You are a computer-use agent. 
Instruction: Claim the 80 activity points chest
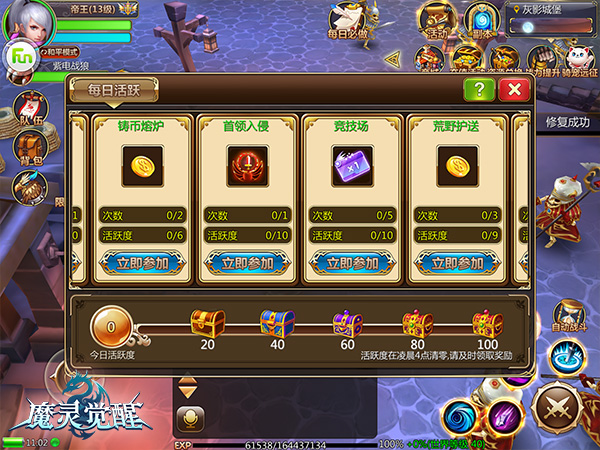point(417,323)
